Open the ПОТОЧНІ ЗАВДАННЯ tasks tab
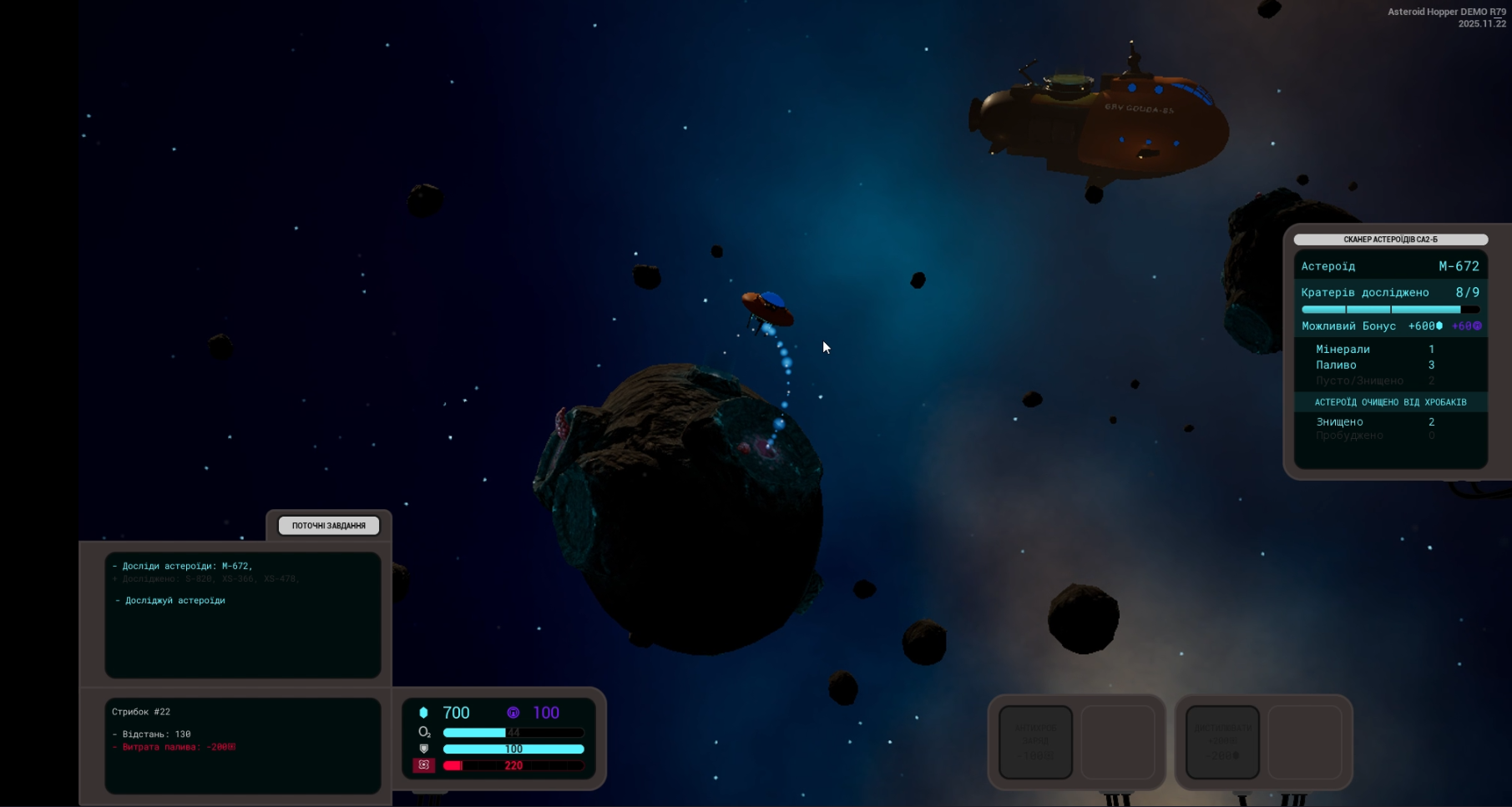 pos(328,526)
